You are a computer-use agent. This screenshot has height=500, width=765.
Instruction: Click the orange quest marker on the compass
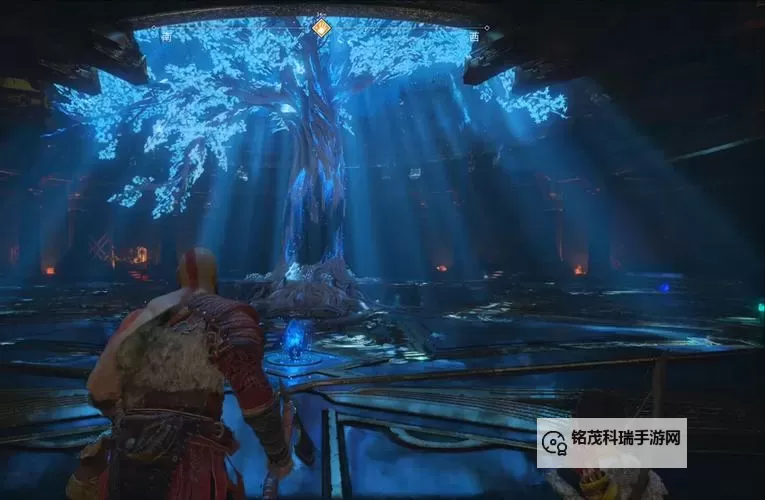(x=321, y=28)
